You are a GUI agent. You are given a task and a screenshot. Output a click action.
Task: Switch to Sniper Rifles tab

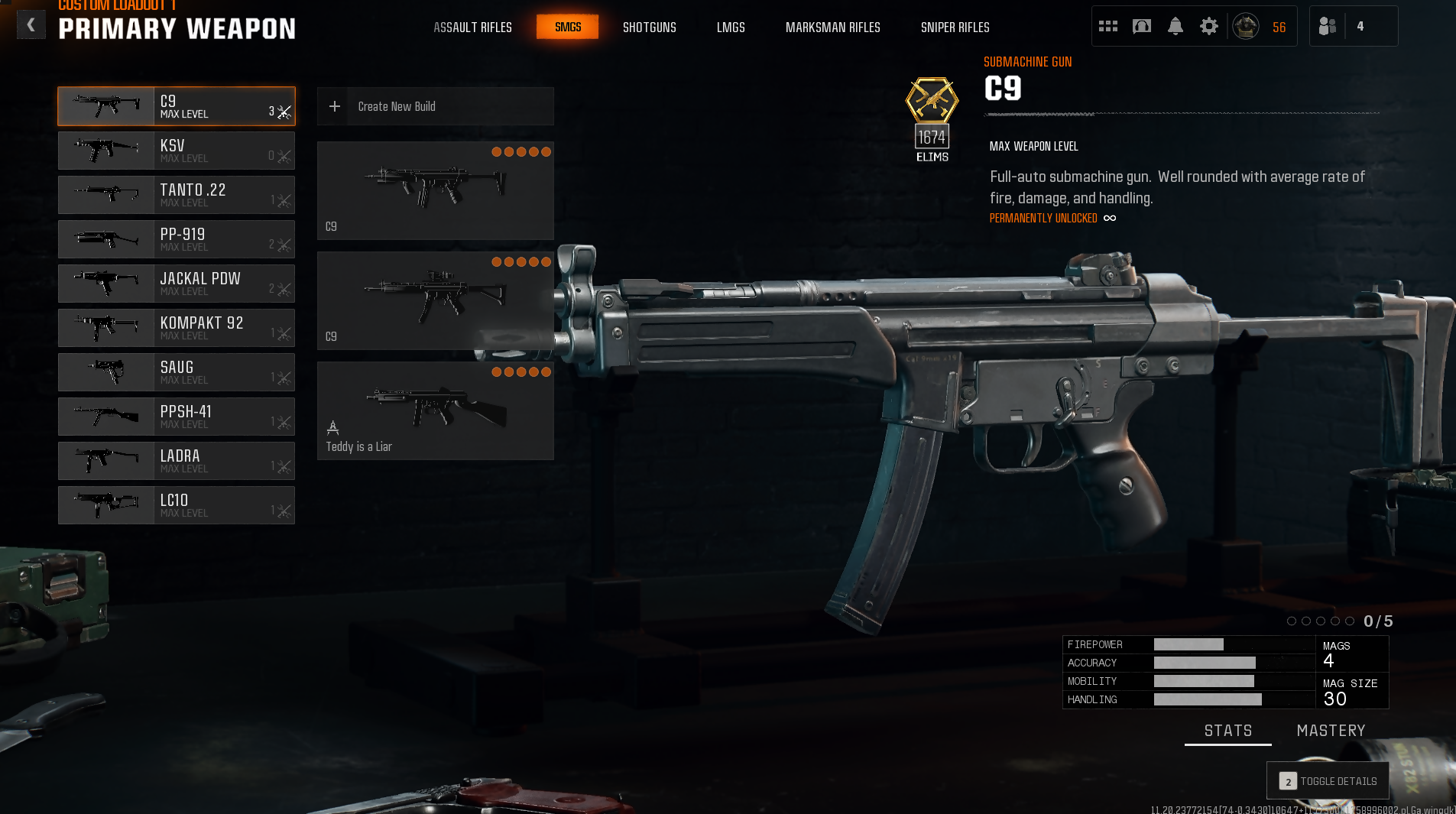955,28
